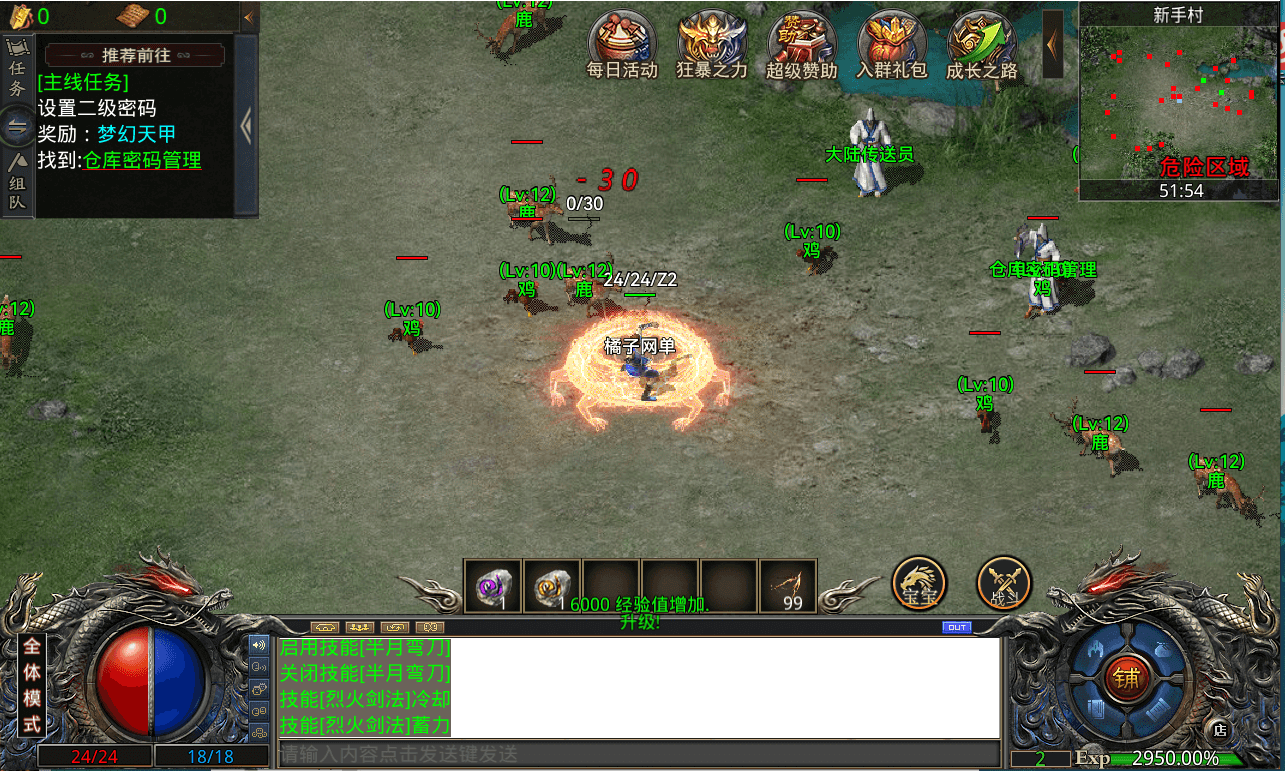Focus the chat message input field
Image resolution: width=1285 pixels, height=771 pixels.
click(638, 754)
